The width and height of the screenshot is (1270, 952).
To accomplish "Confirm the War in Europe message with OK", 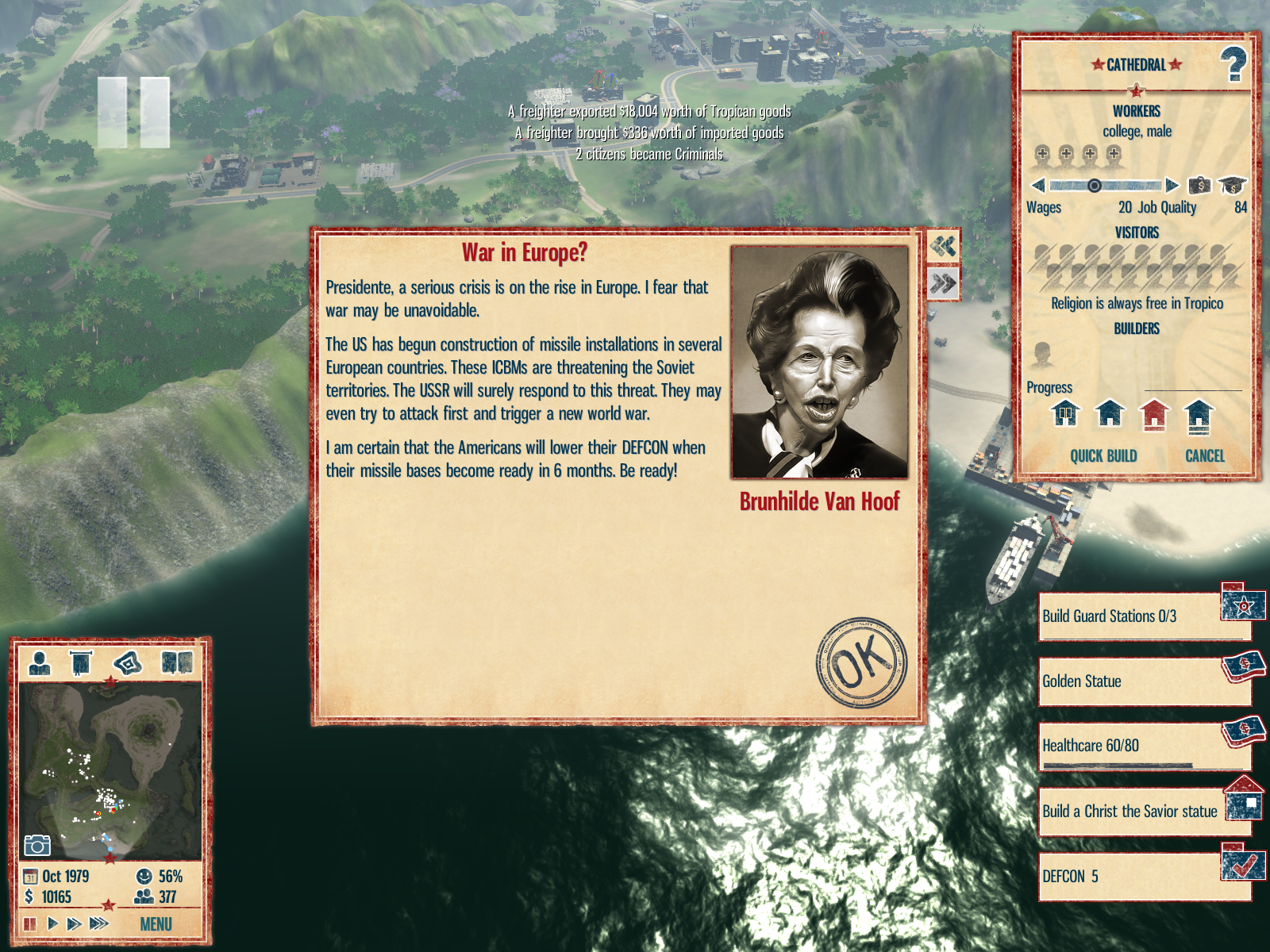I will (861, 662).
